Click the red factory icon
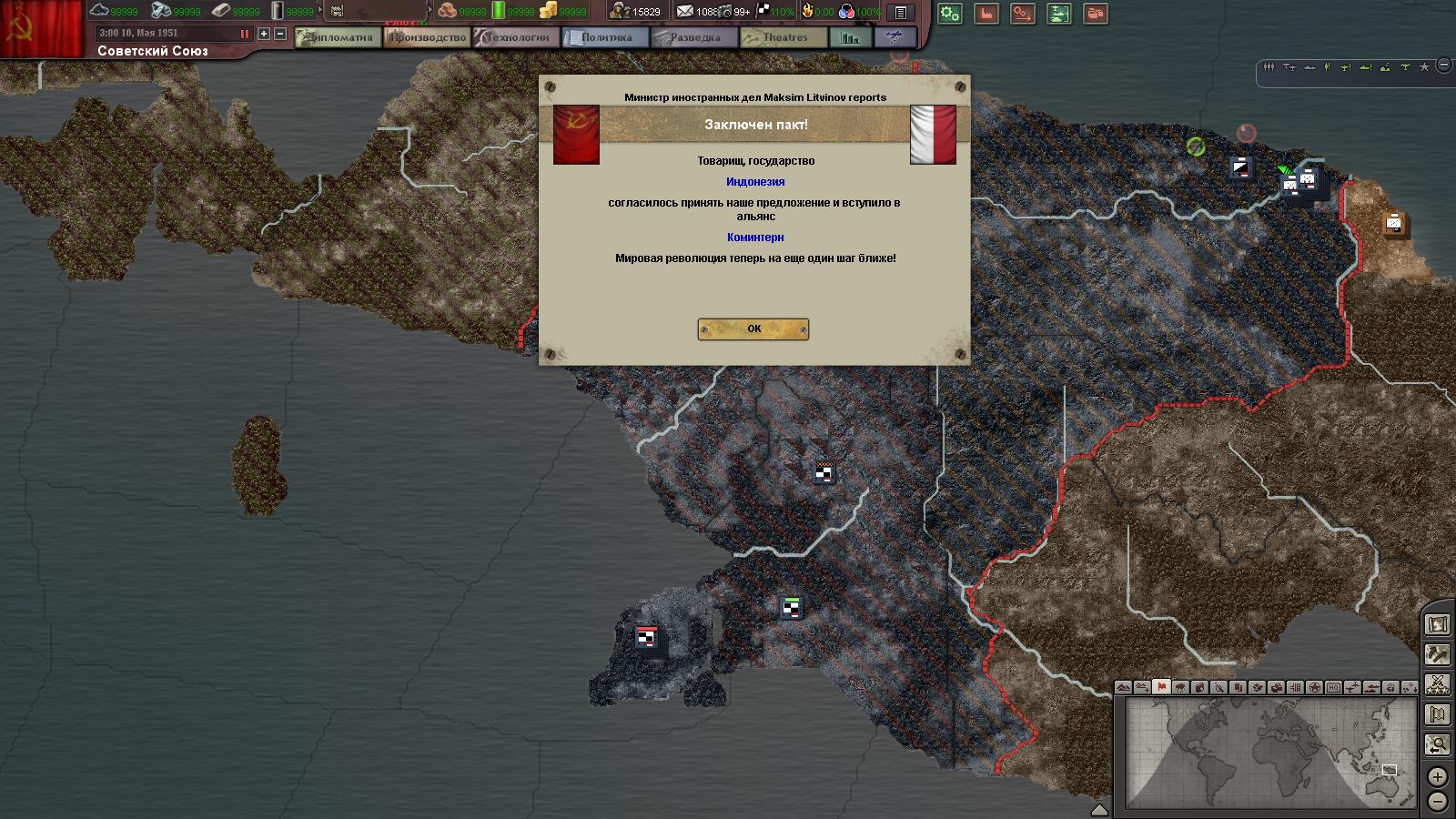Viewport: 1456px width, 819px height. (x=986, y=14)
